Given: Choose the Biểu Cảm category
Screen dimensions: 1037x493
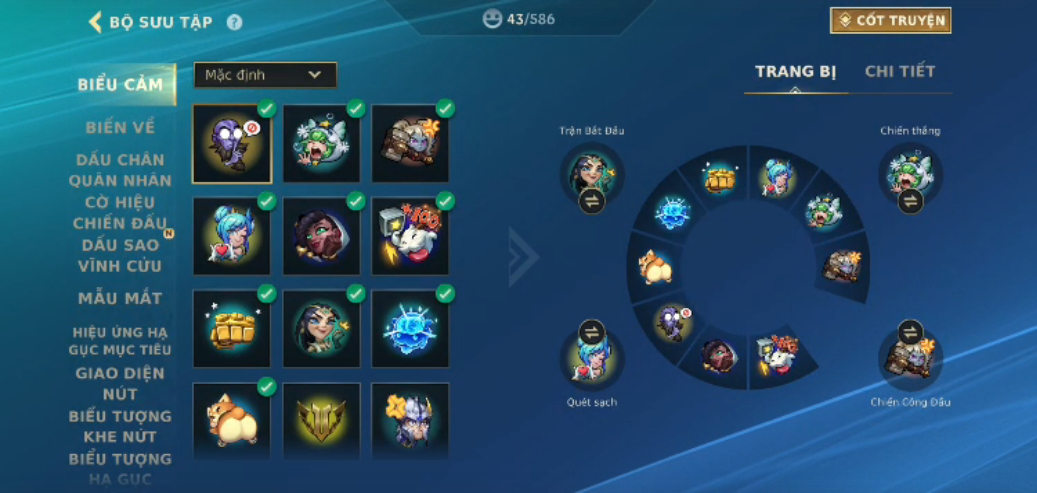Looking at the screenshot, I should click(120, 85).
